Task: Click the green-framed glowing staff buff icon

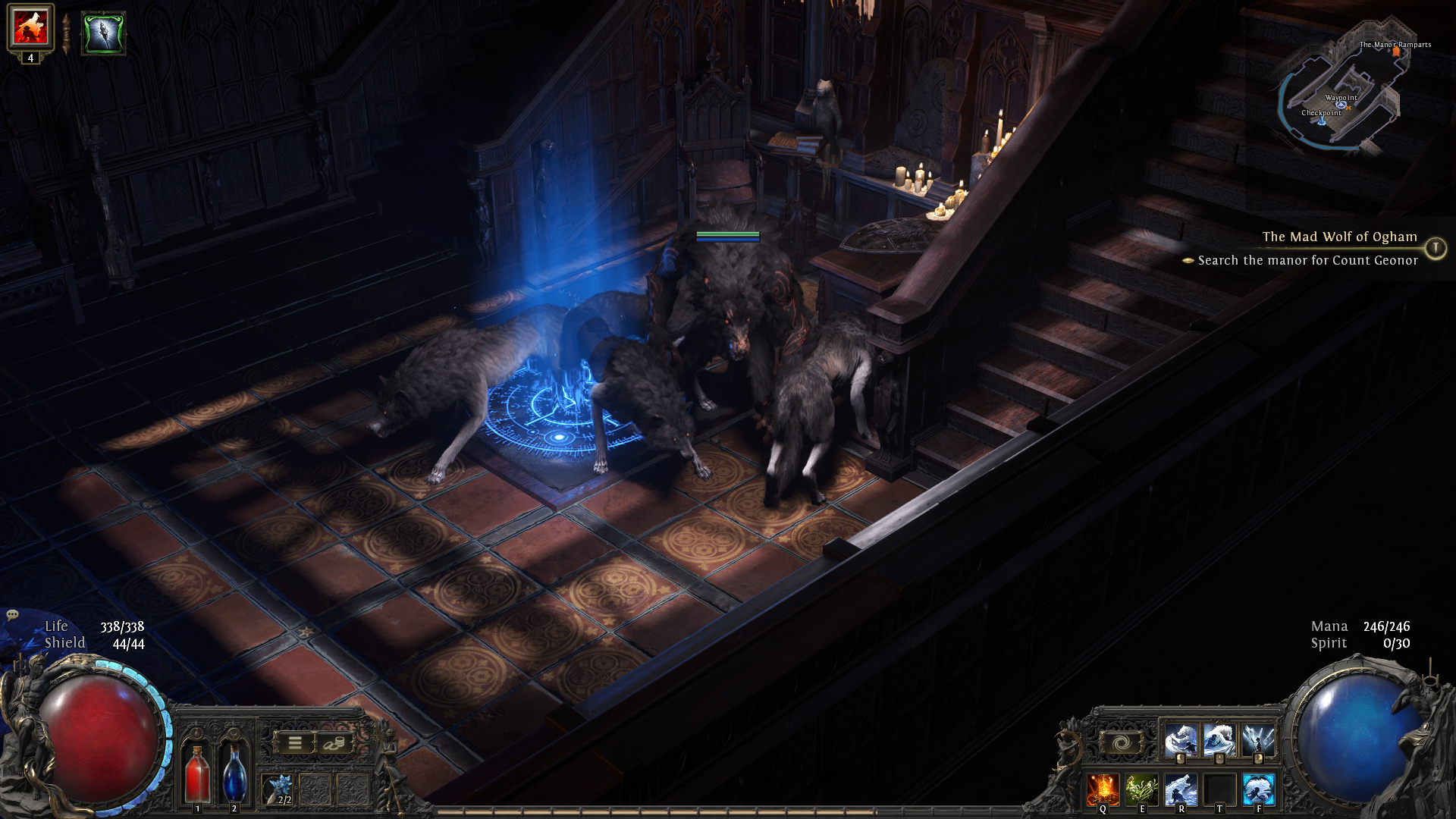Action: (x=103, y=33)
